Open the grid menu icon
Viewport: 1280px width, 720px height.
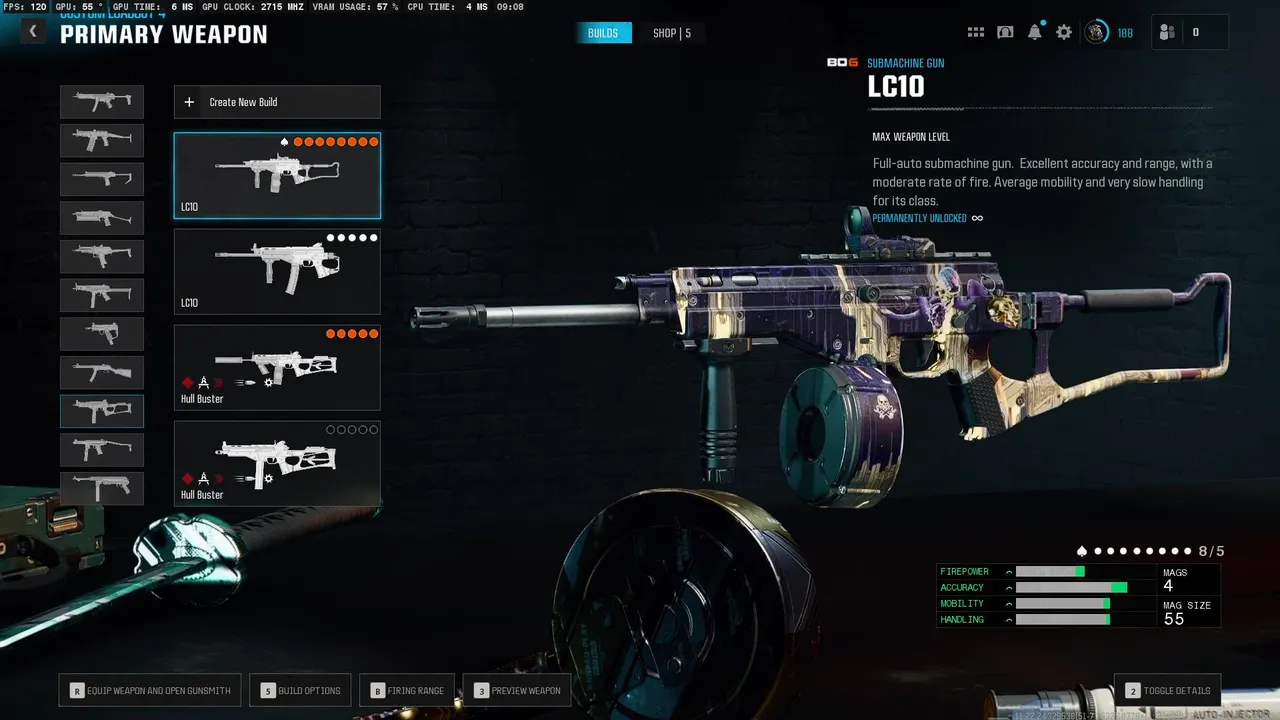click(x=976, y=32)
